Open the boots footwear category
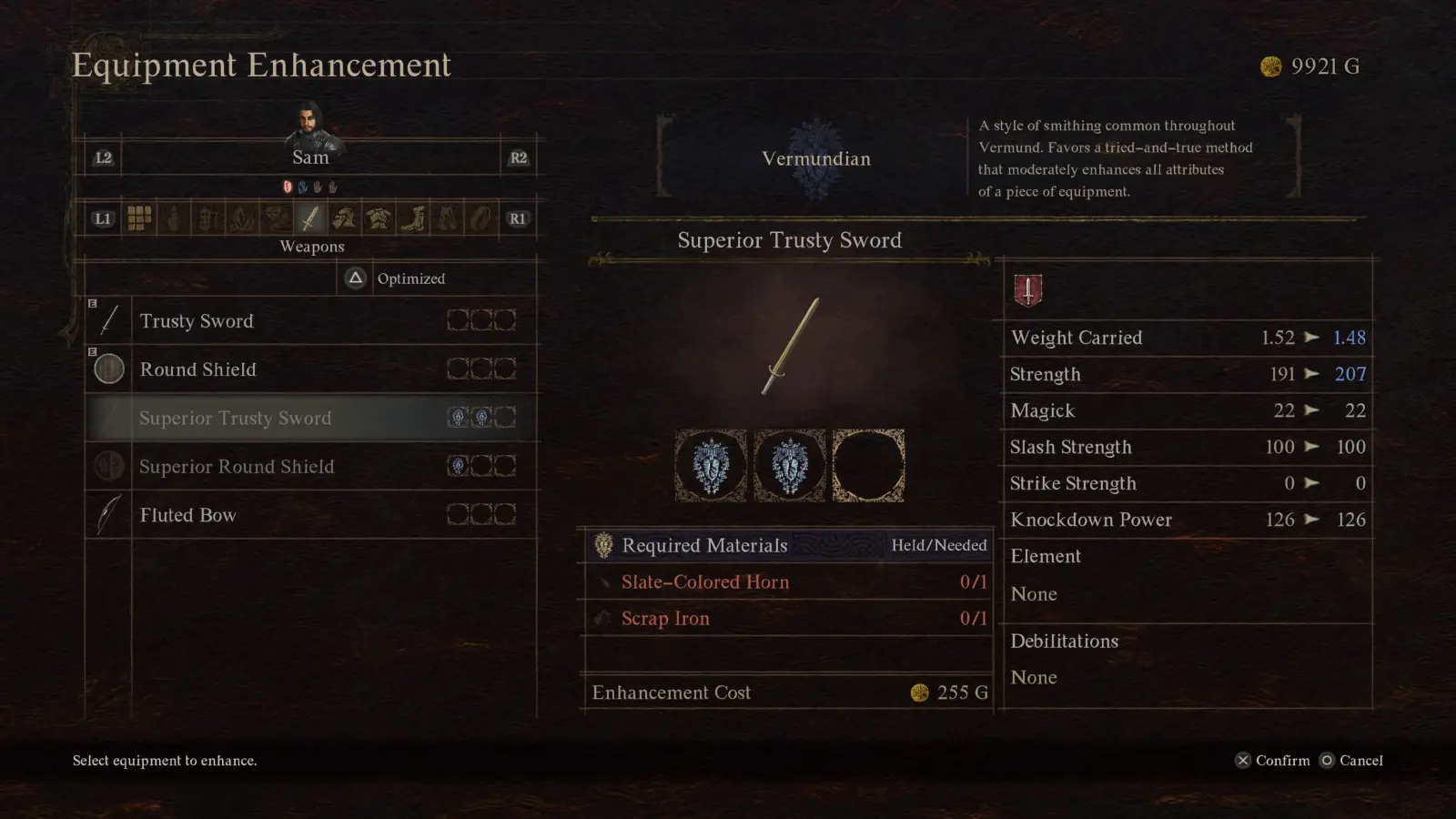Viewport: 1456px width, 819px height. point(414,217)
